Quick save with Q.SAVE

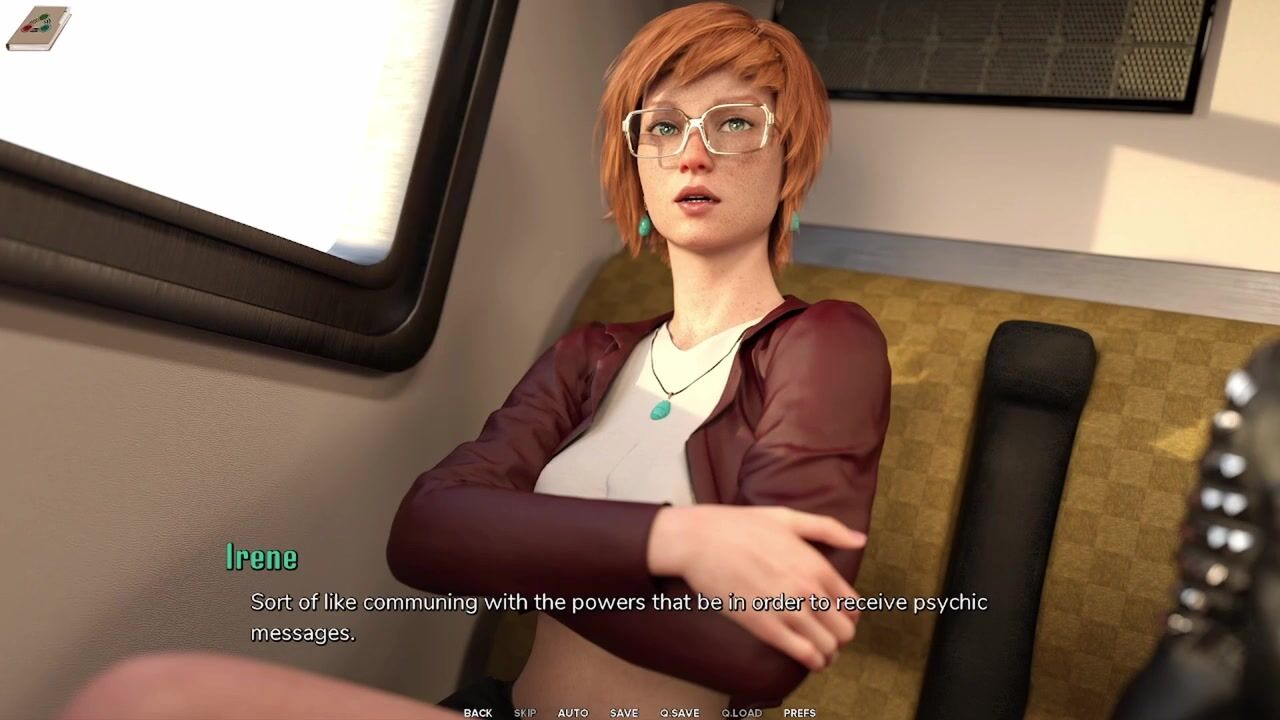coord(680,713)
